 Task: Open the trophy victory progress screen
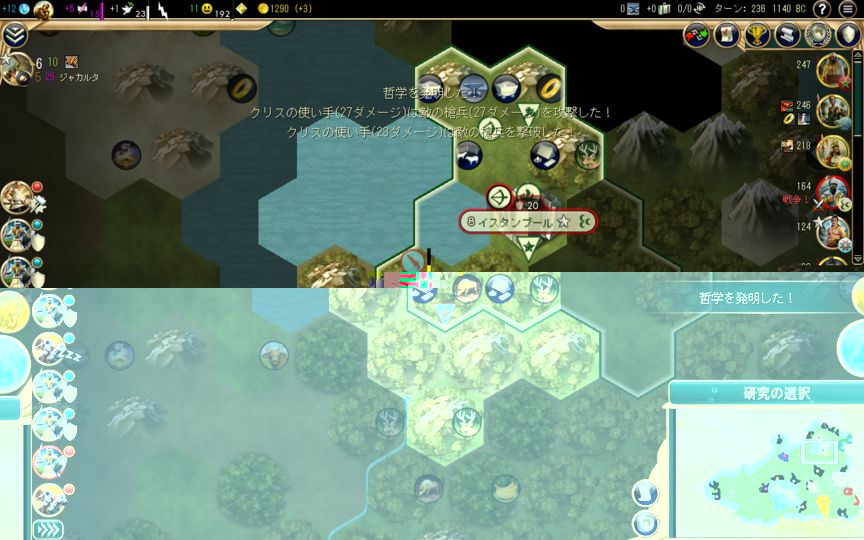coord(758,35)
